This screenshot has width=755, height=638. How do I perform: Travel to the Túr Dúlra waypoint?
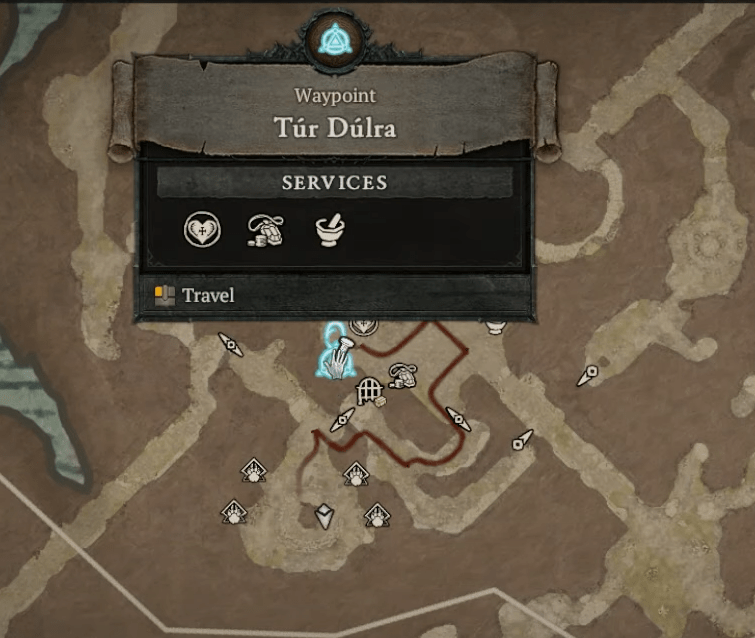coord(208,296)
